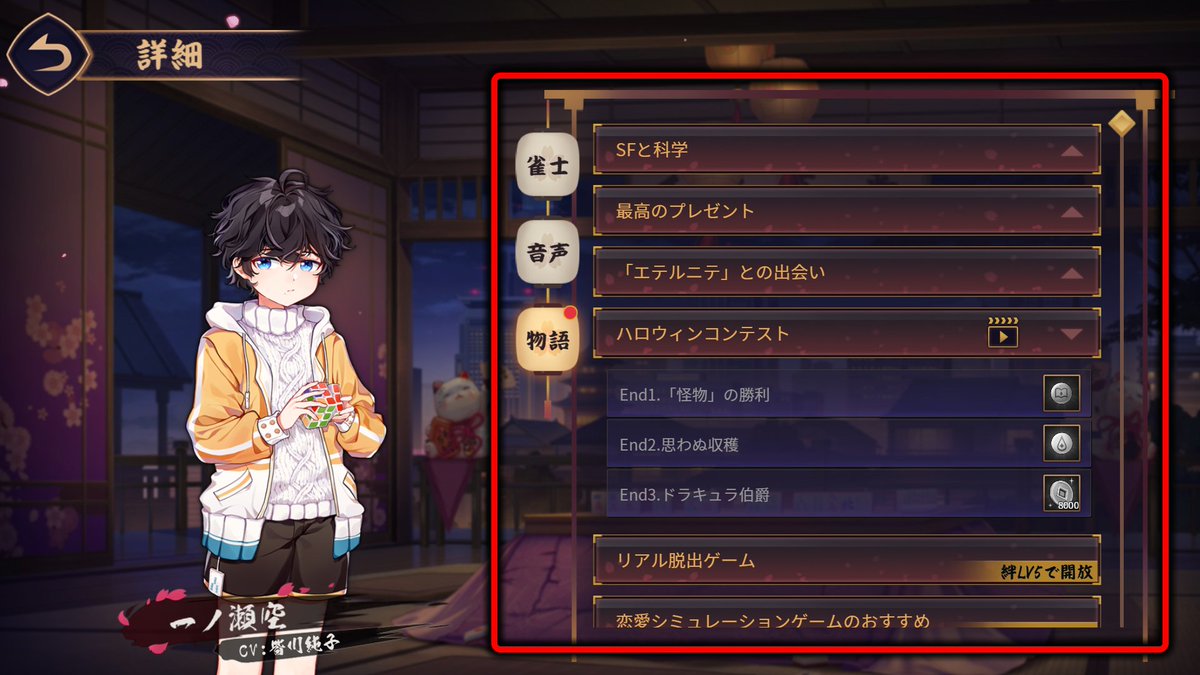Expand the SFと科学 story entry
The image size is (1200, 675).
845,150
